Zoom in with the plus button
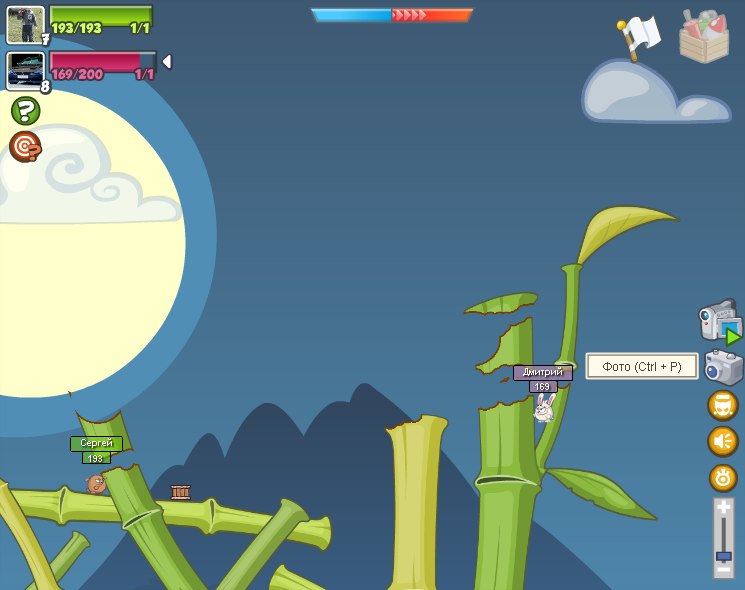 click(723, 507)
